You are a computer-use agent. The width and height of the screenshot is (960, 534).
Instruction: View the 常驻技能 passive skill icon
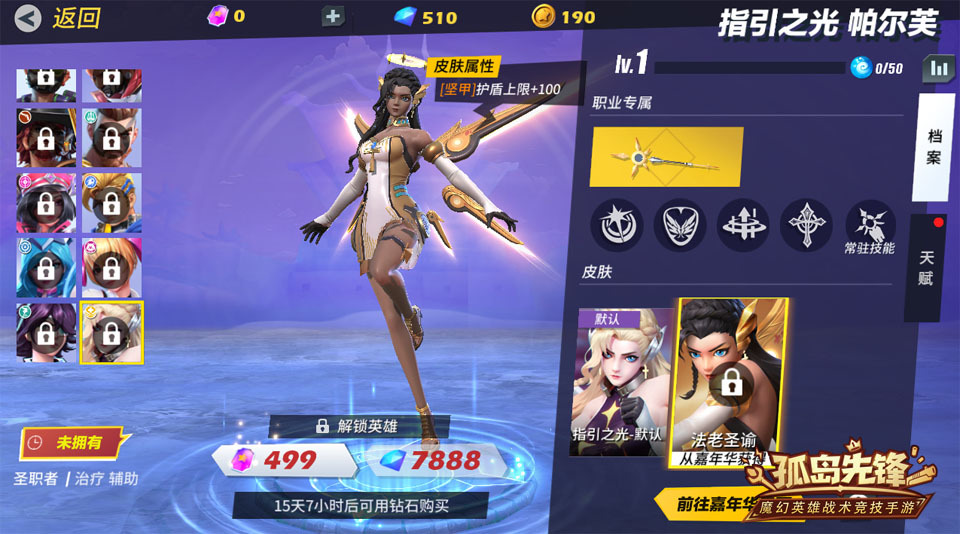point(869,224)
